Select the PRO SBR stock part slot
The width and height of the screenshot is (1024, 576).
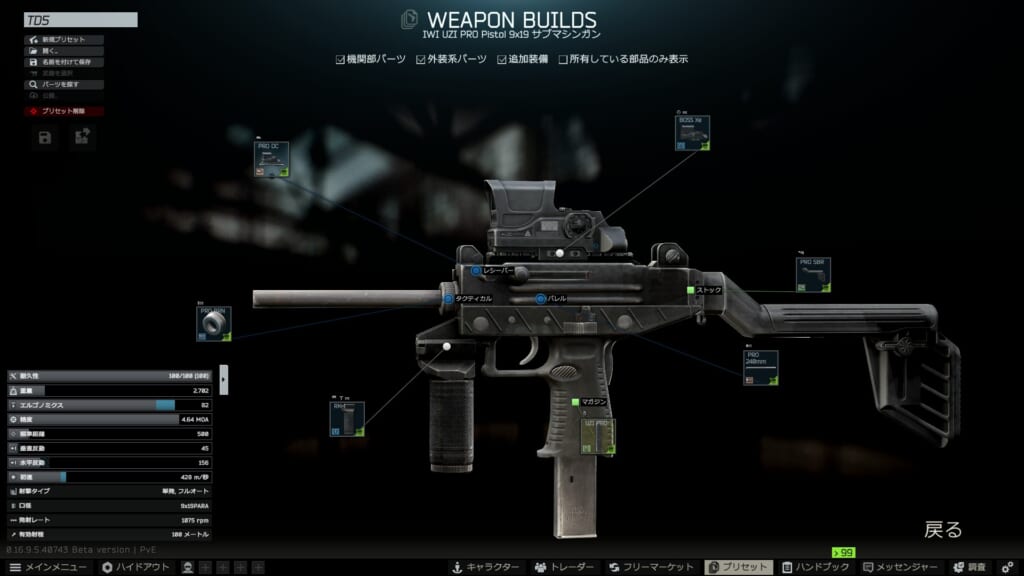point(814,275)
